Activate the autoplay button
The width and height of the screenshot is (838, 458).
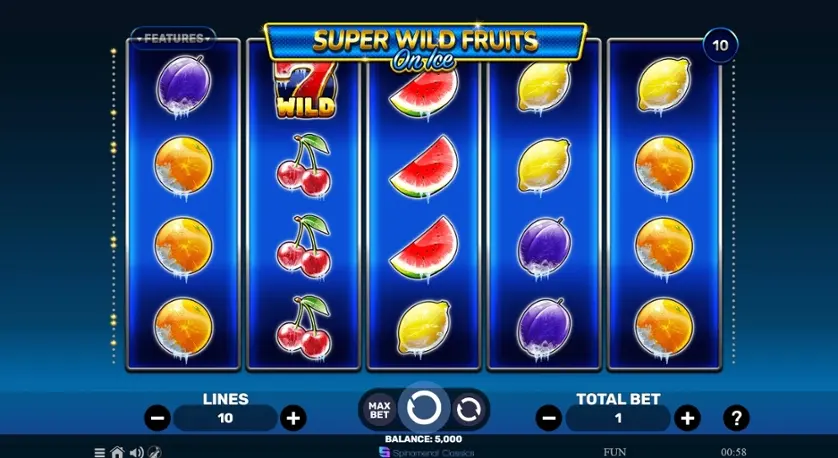466,408
